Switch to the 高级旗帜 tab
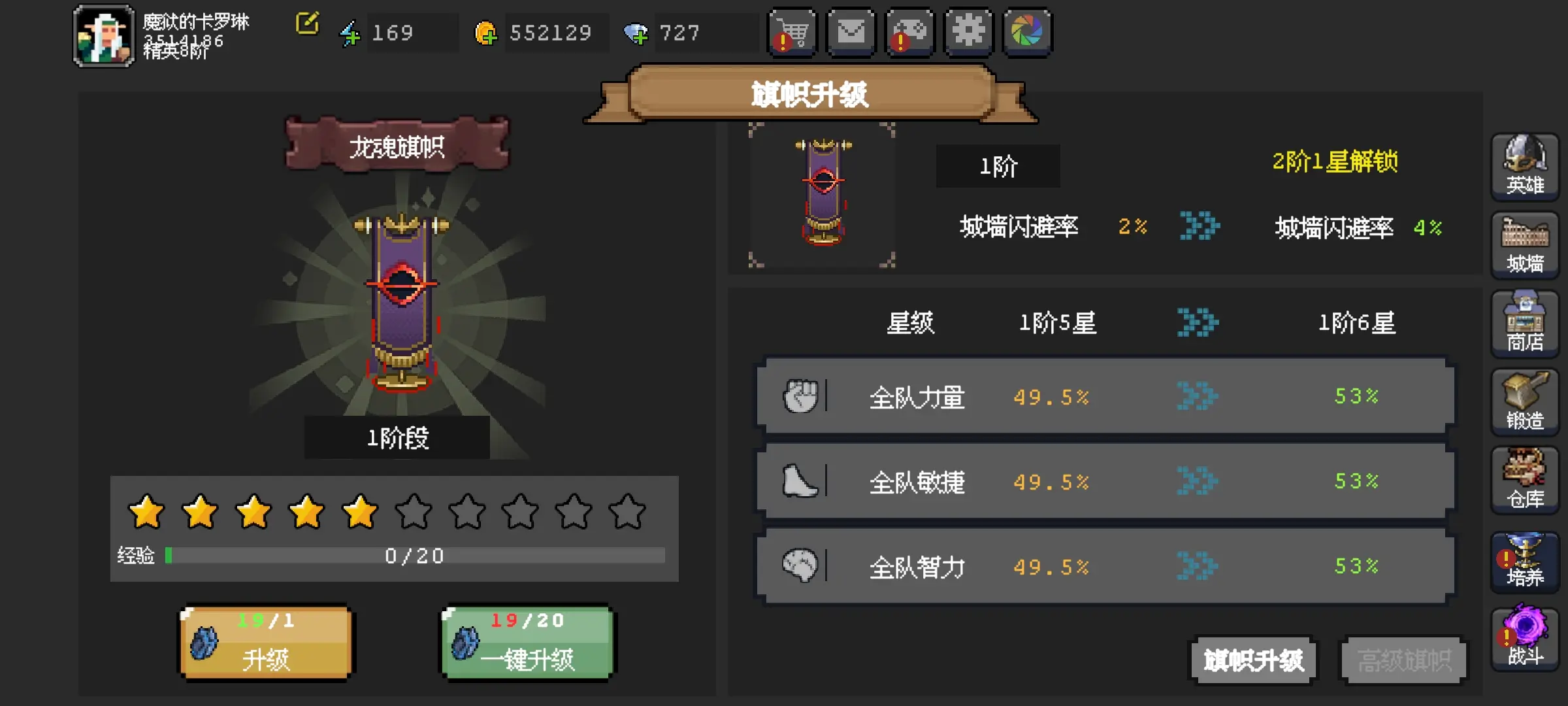Screen dimensions: 1568x706 click(1404, 660)
